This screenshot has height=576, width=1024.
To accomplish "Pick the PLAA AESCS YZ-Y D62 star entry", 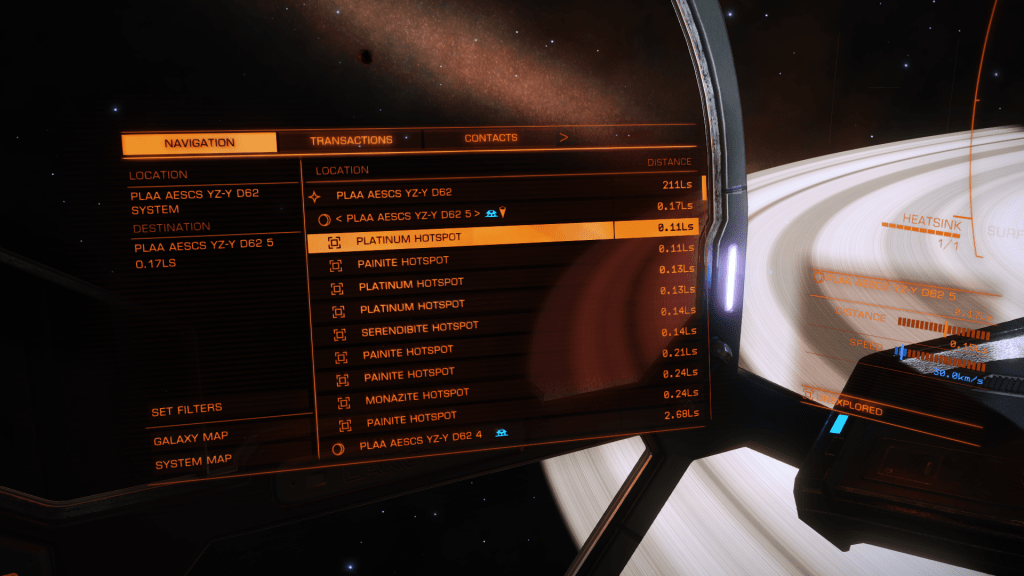I will tap(394, 194).
